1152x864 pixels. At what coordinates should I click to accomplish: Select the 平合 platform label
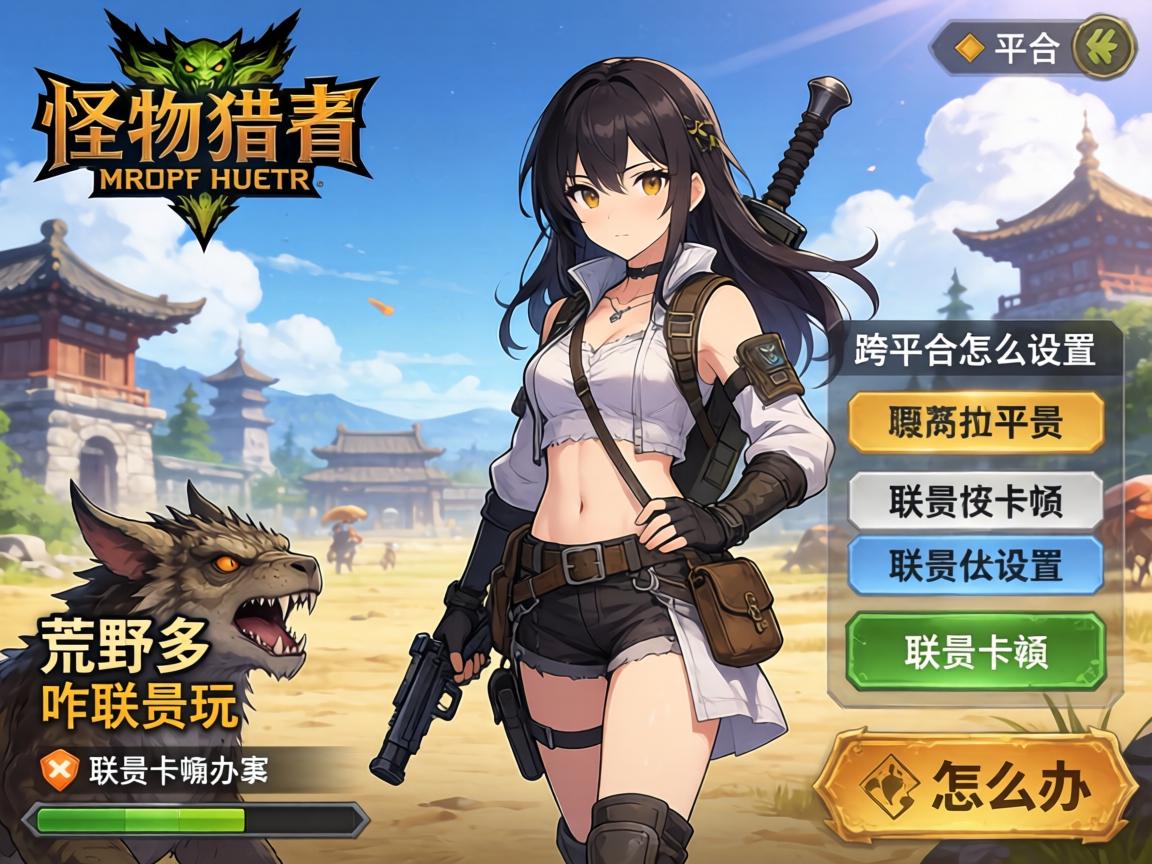[1010, 48]
